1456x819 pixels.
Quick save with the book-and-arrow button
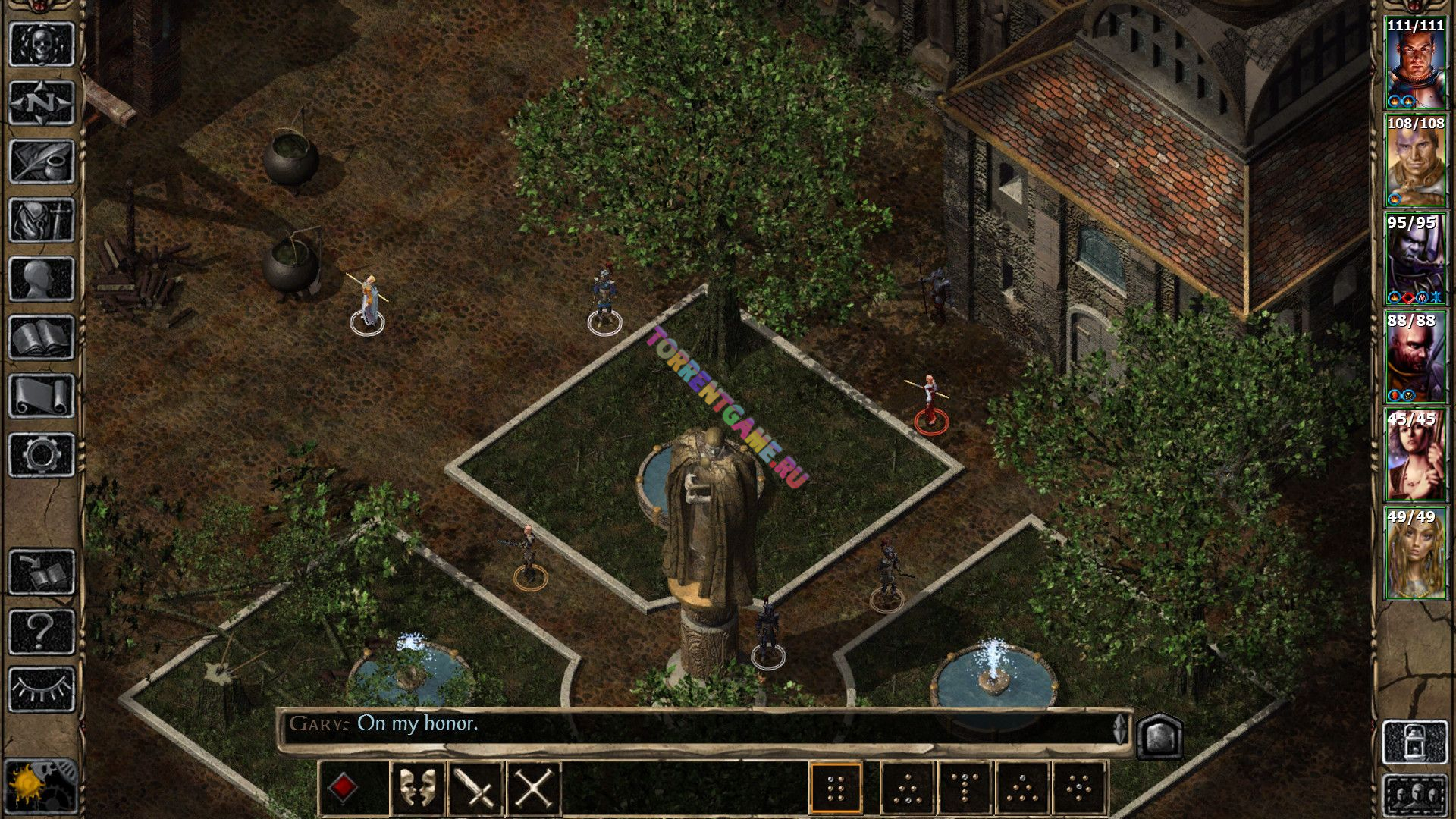(42, 572)
